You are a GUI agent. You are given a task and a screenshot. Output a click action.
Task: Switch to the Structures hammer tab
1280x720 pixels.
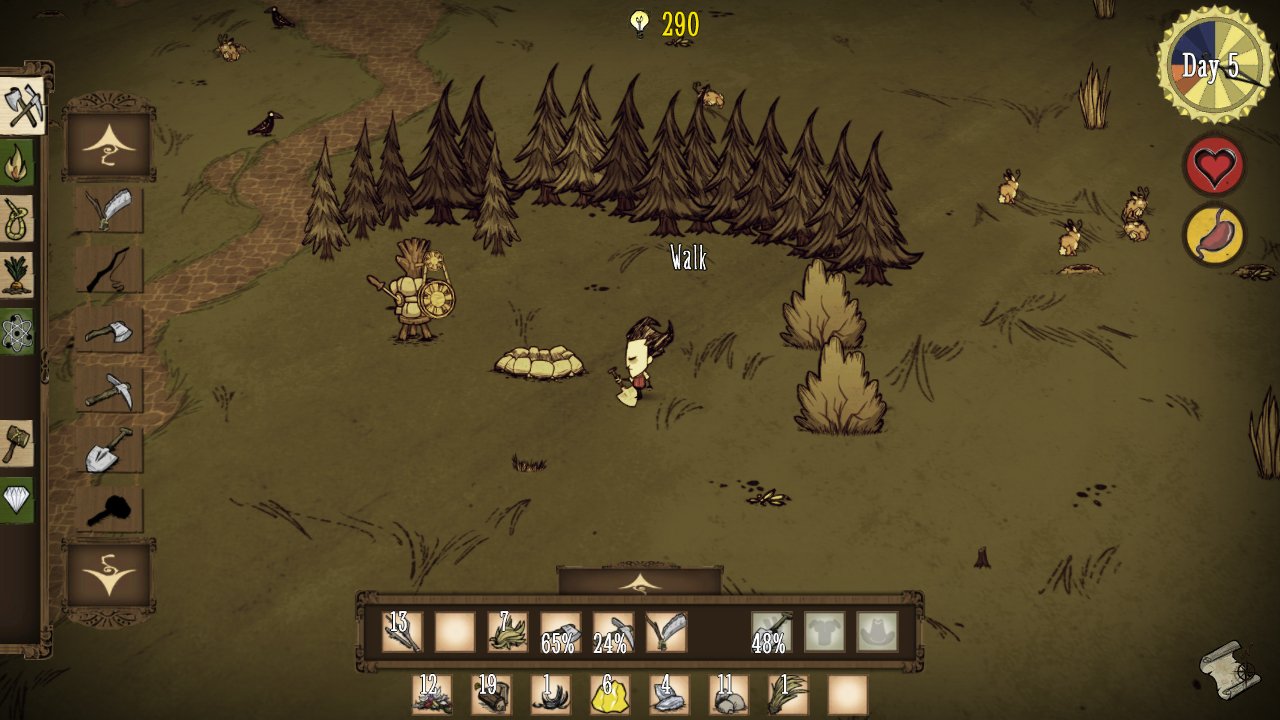[x=18, y=442]
